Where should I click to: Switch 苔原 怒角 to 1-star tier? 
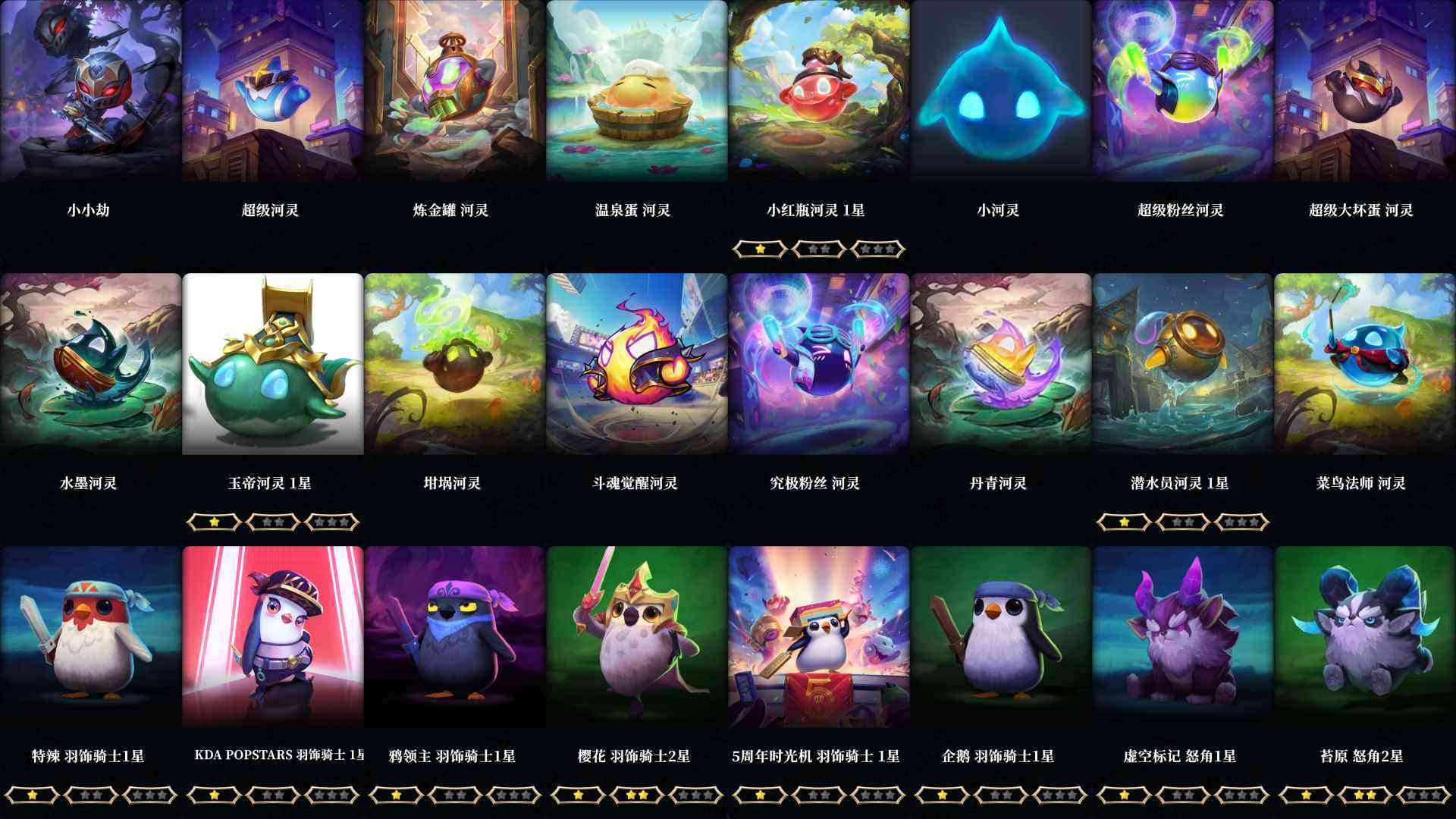[1307, 795]
